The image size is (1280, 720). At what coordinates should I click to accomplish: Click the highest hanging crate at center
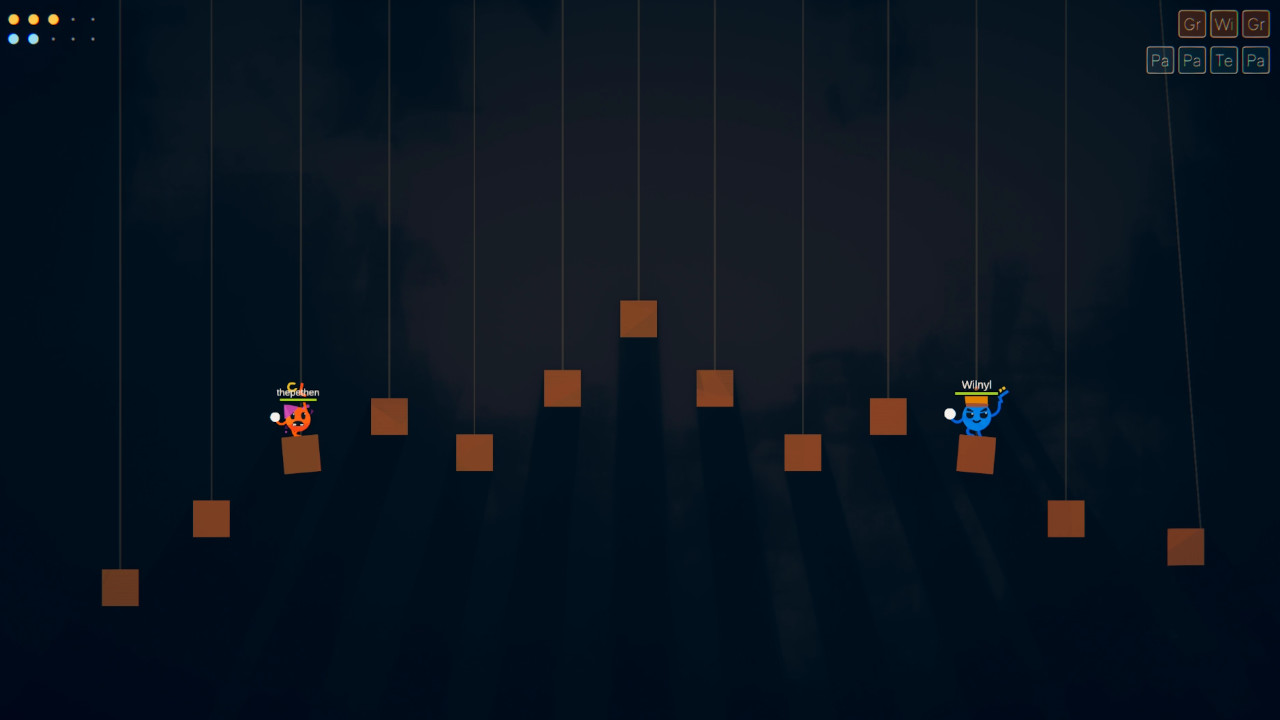(638, 318)
